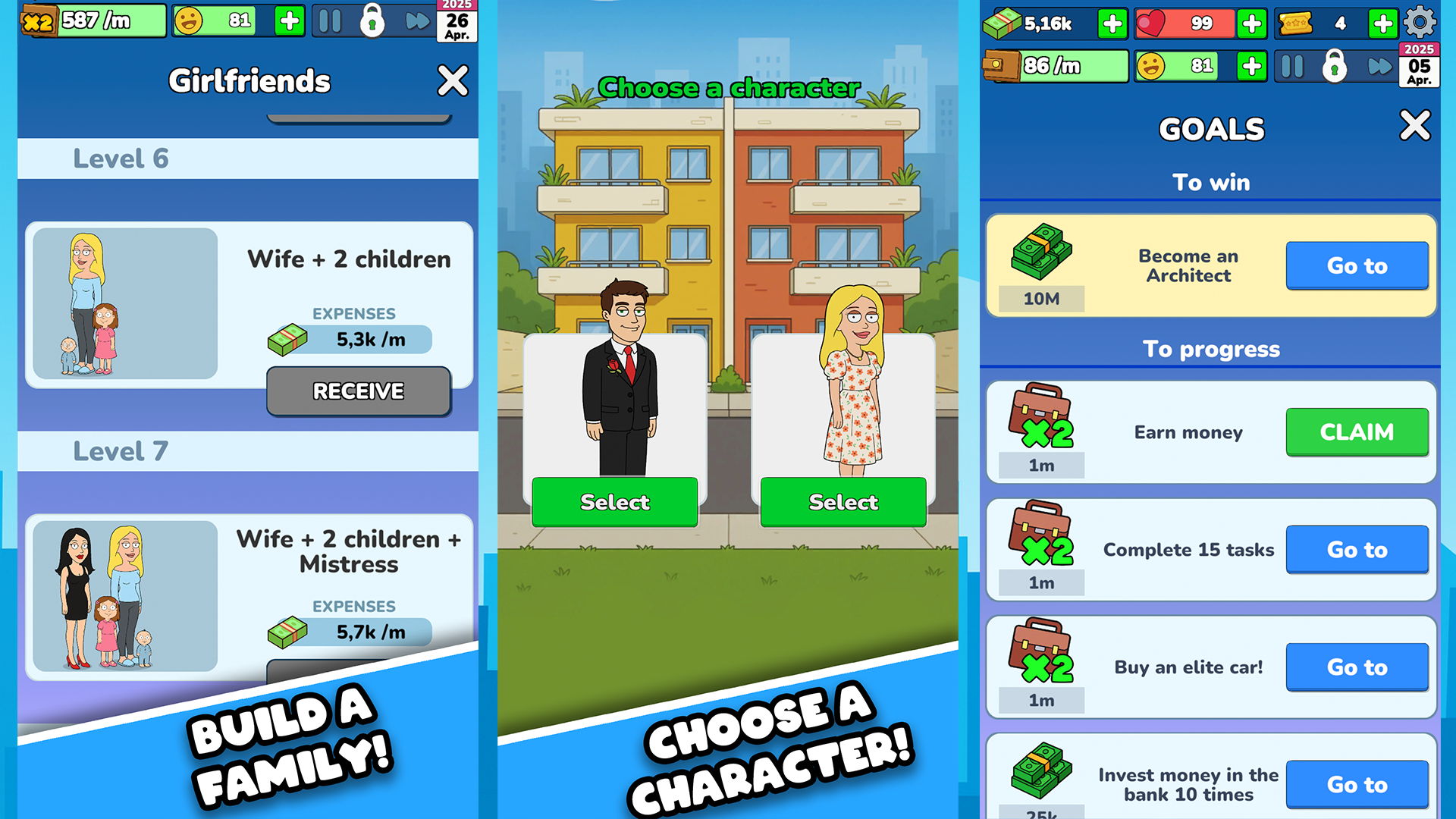
Task: Close the Girlfriends panel
Action: tap(453, 81)
